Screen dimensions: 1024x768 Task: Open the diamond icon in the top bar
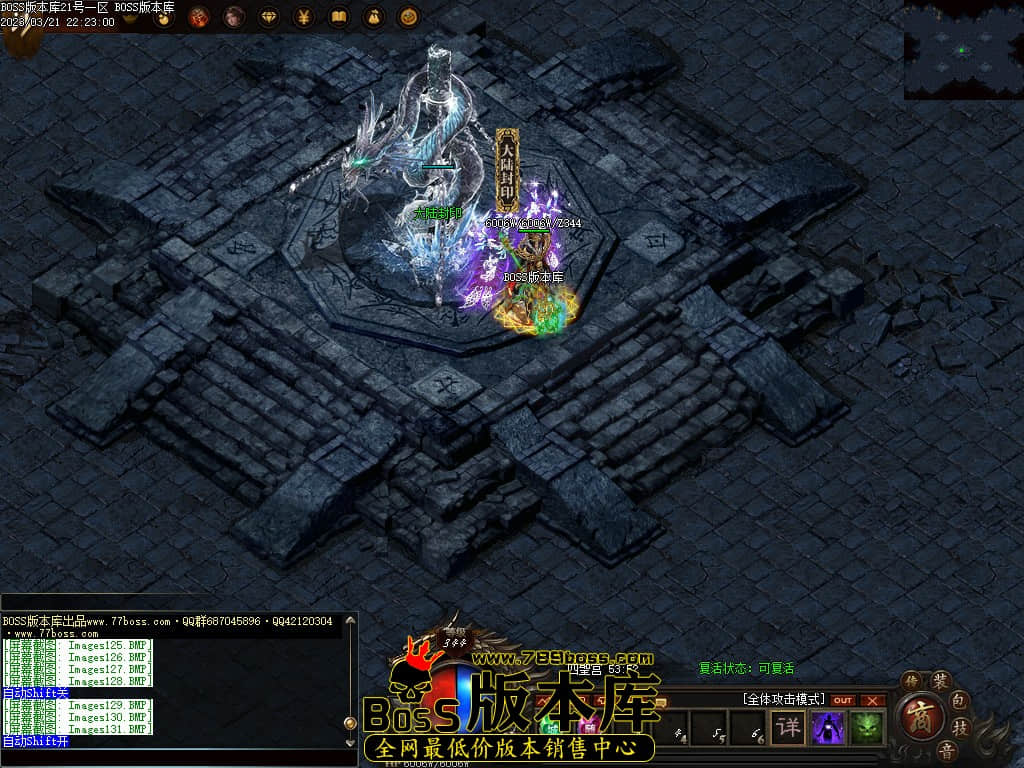[x=269, y=17]
